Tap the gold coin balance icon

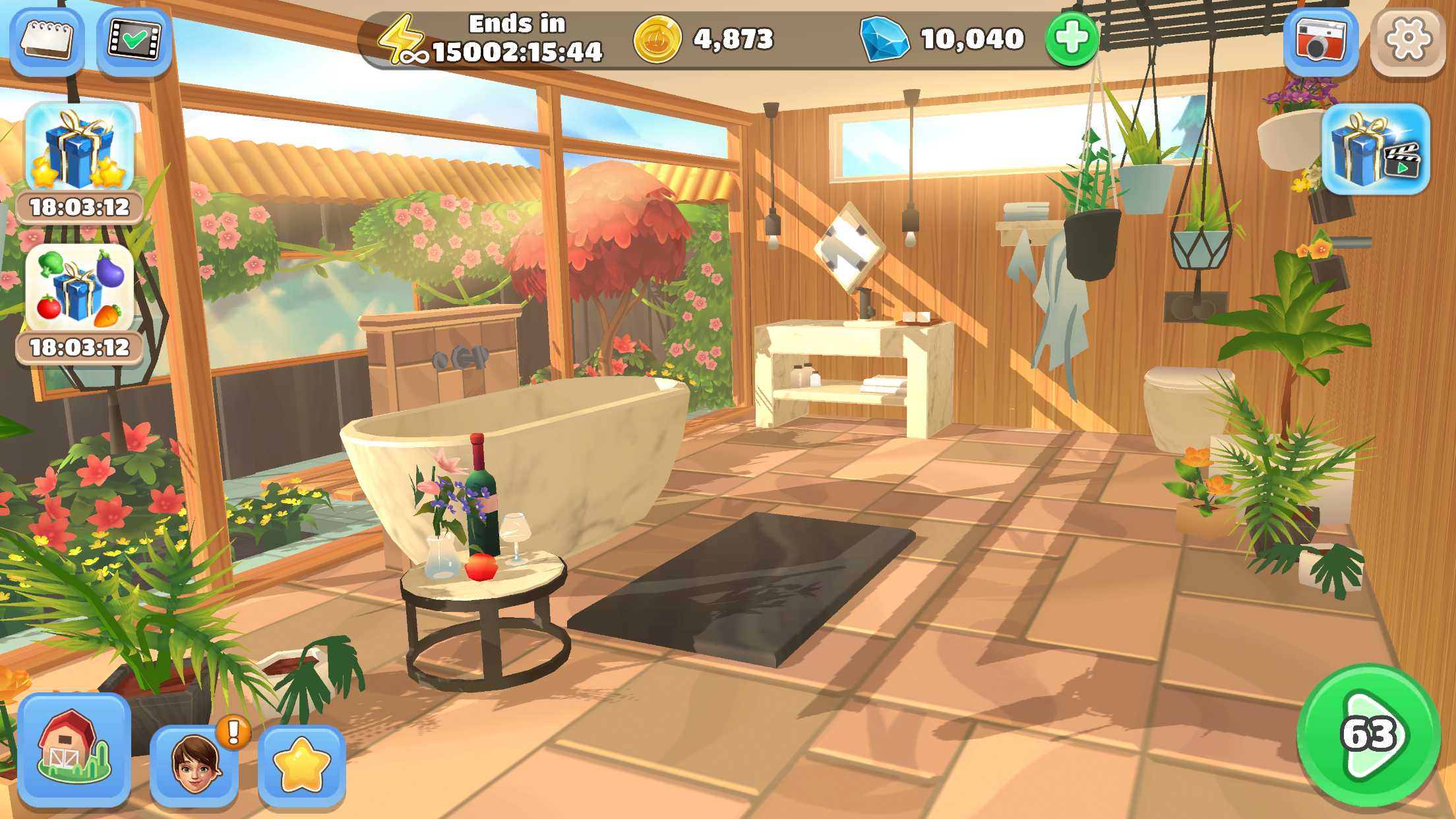(x=657, y=40)
